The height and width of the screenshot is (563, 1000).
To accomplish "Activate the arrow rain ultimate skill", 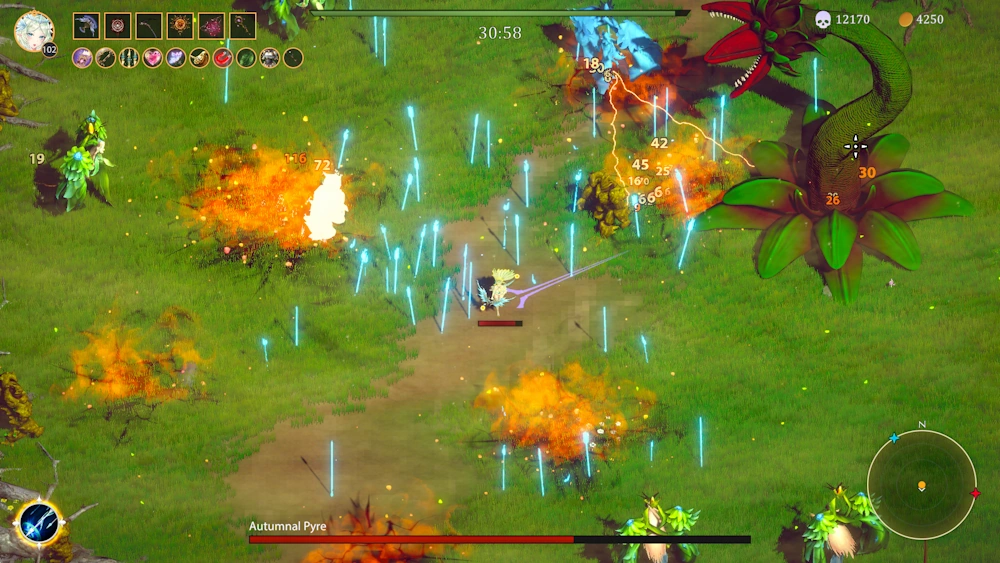I will point(38,522).
